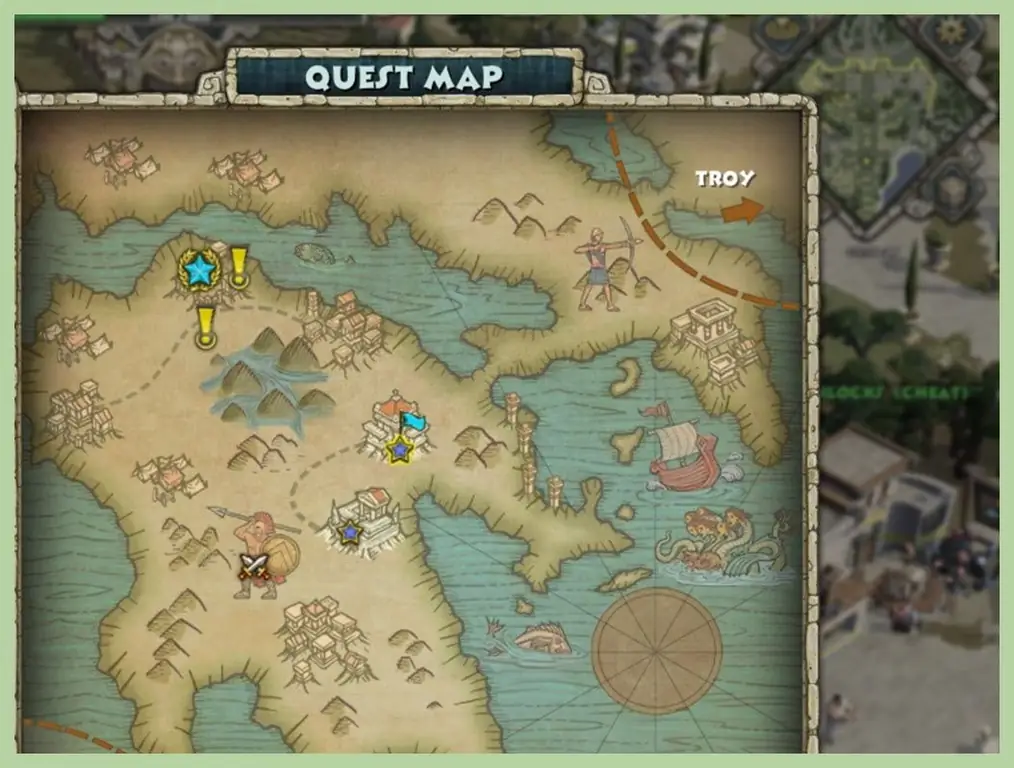Open the exclamation quest beside the laurel star

click(239, 268)
